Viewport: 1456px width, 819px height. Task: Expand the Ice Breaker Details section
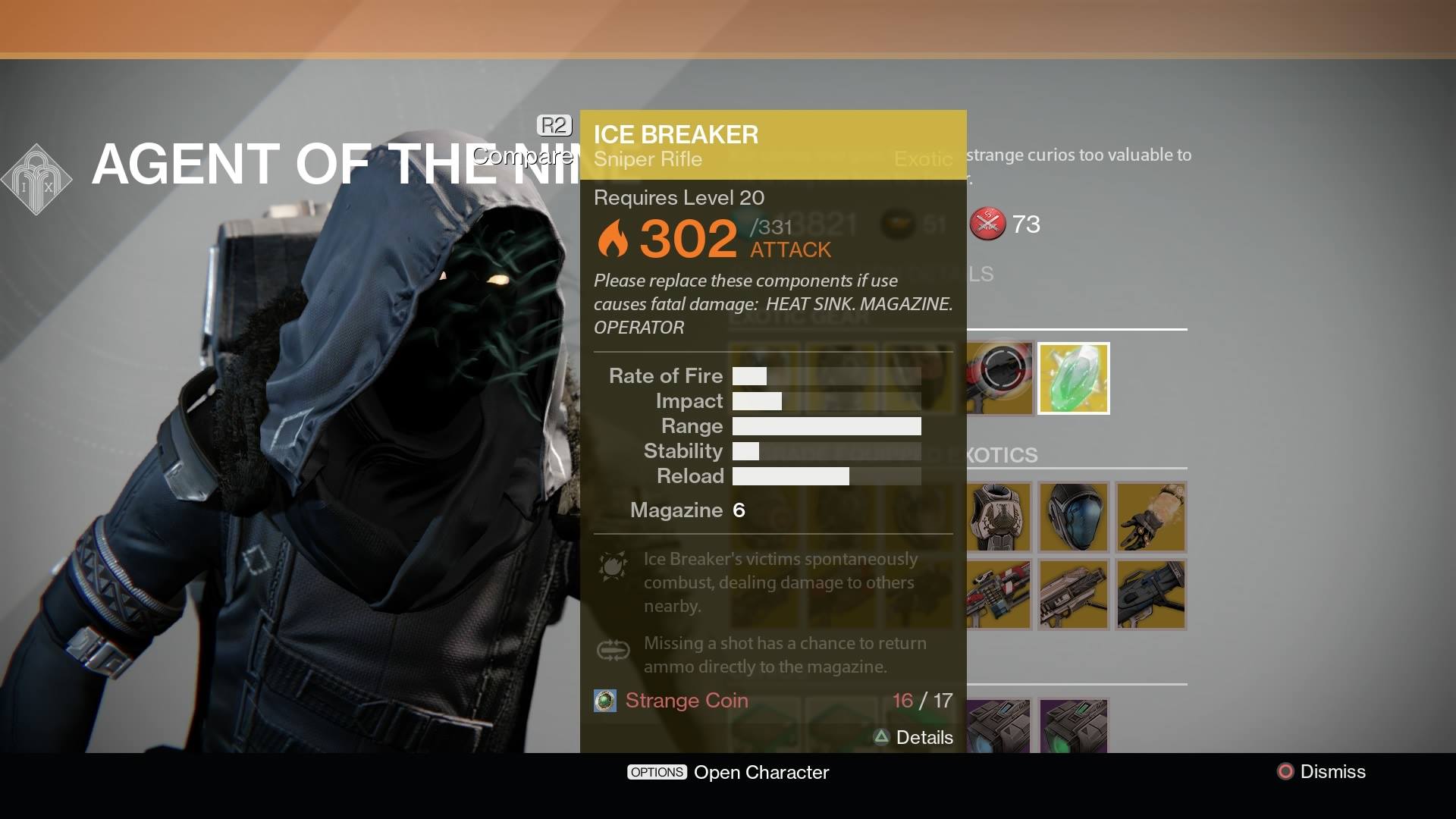[915, 737]
